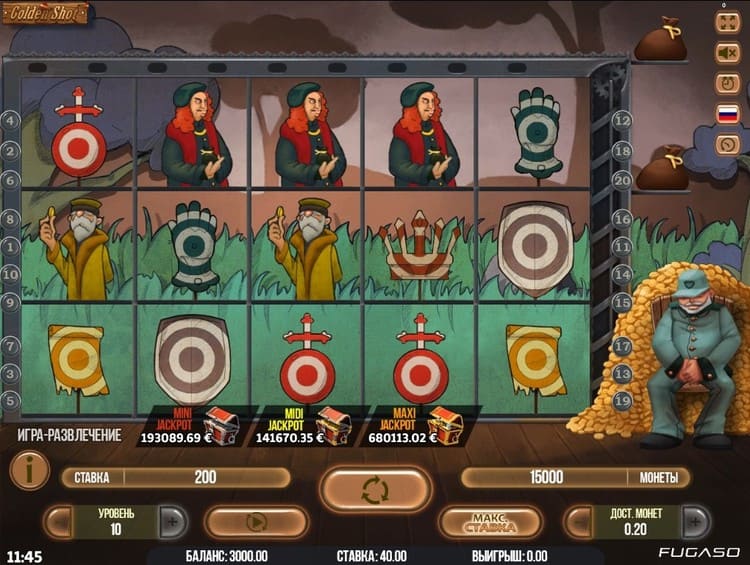Open the info paytable button
This screenshot has height=565, width=750.
click(x=29, y=470)
